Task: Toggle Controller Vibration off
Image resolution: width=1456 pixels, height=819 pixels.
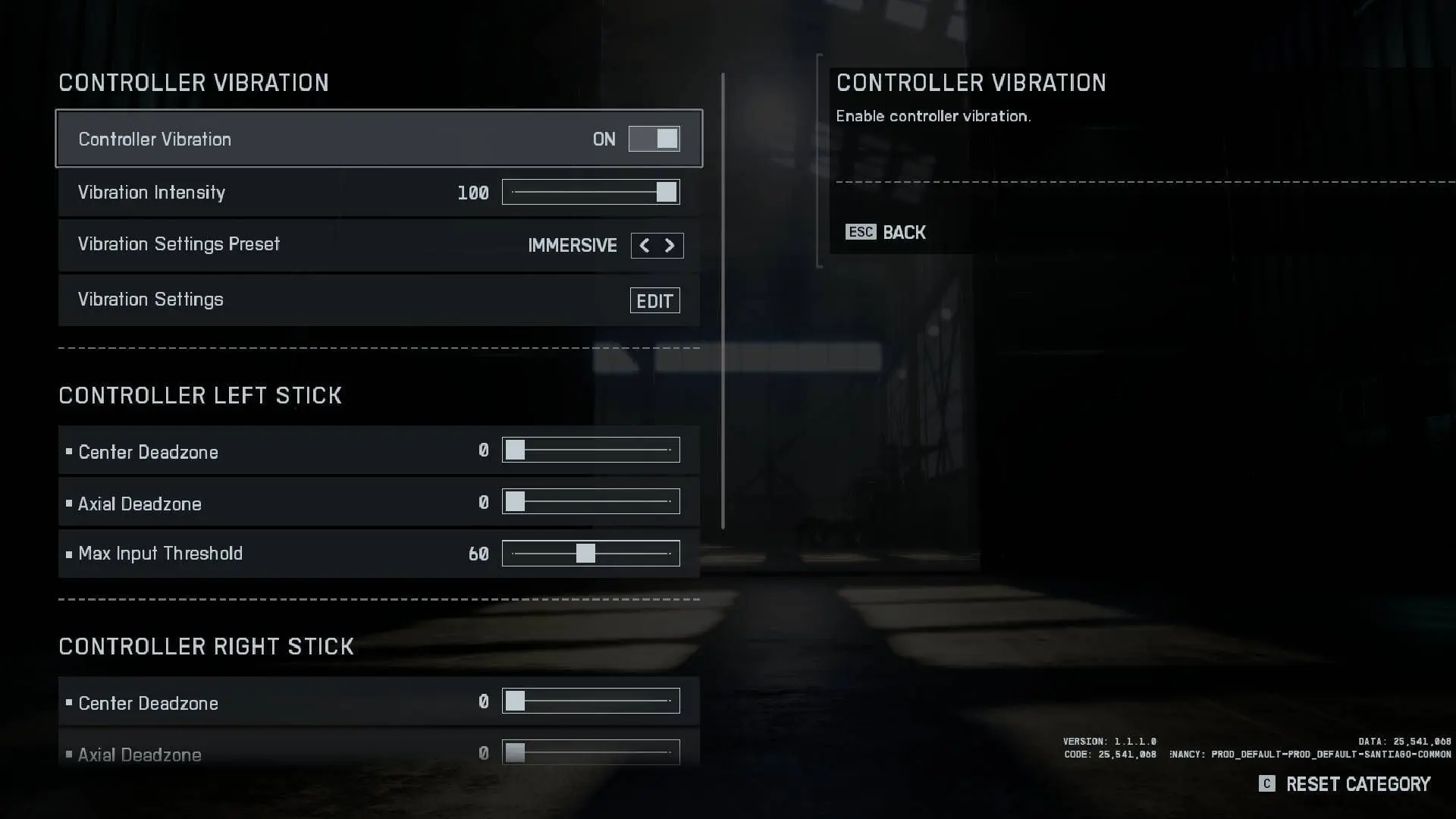Action: (x=654, y=139)
